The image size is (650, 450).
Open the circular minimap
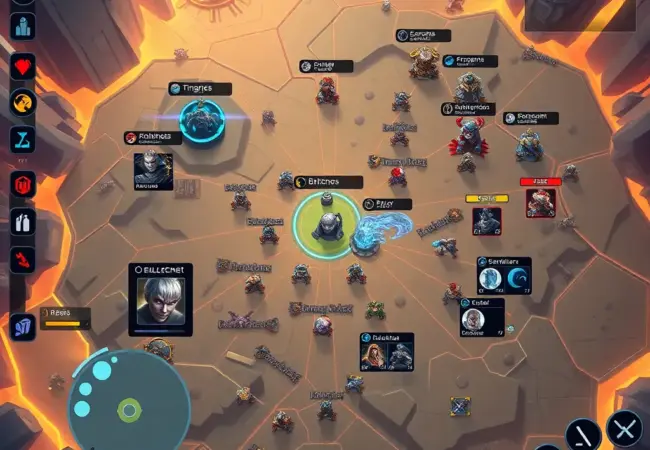126,396
